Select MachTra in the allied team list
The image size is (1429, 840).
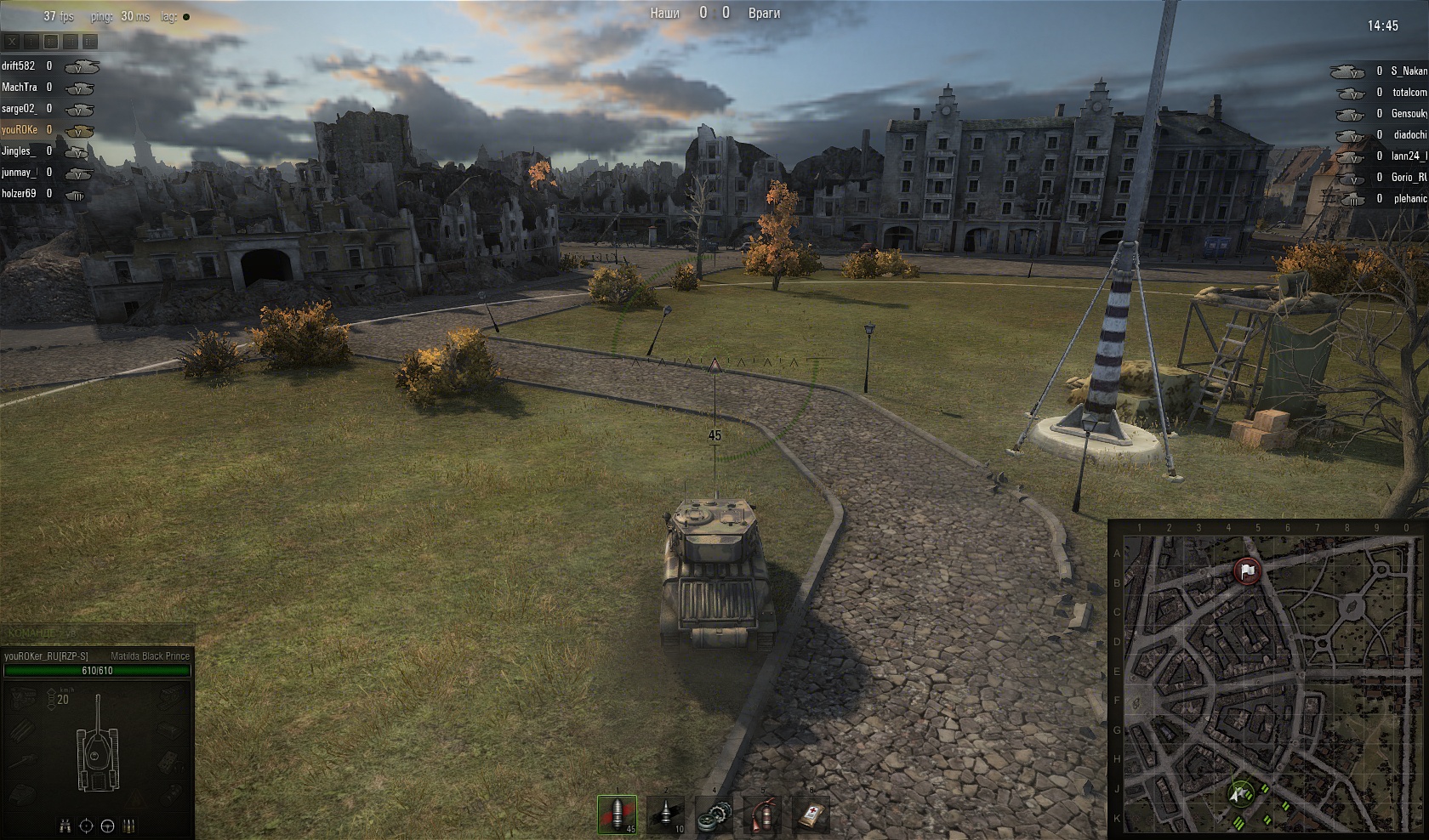click(20, 87)
